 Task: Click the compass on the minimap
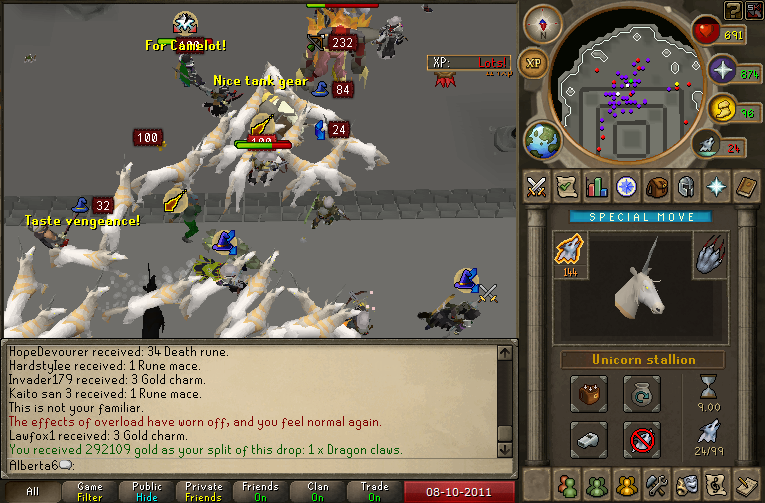543,23
